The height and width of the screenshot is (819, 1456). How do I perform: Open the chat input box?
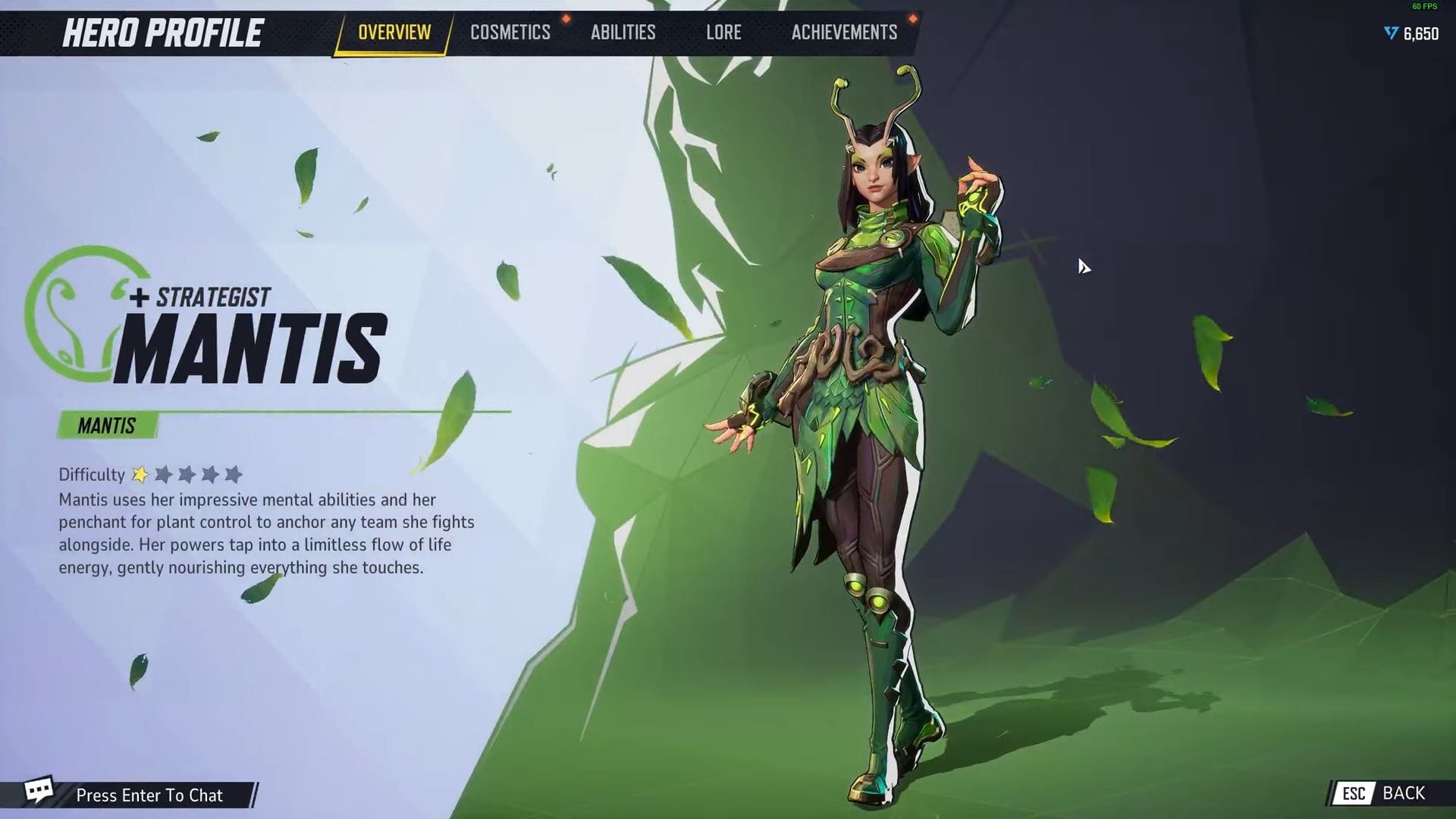(x=149, y=795)
